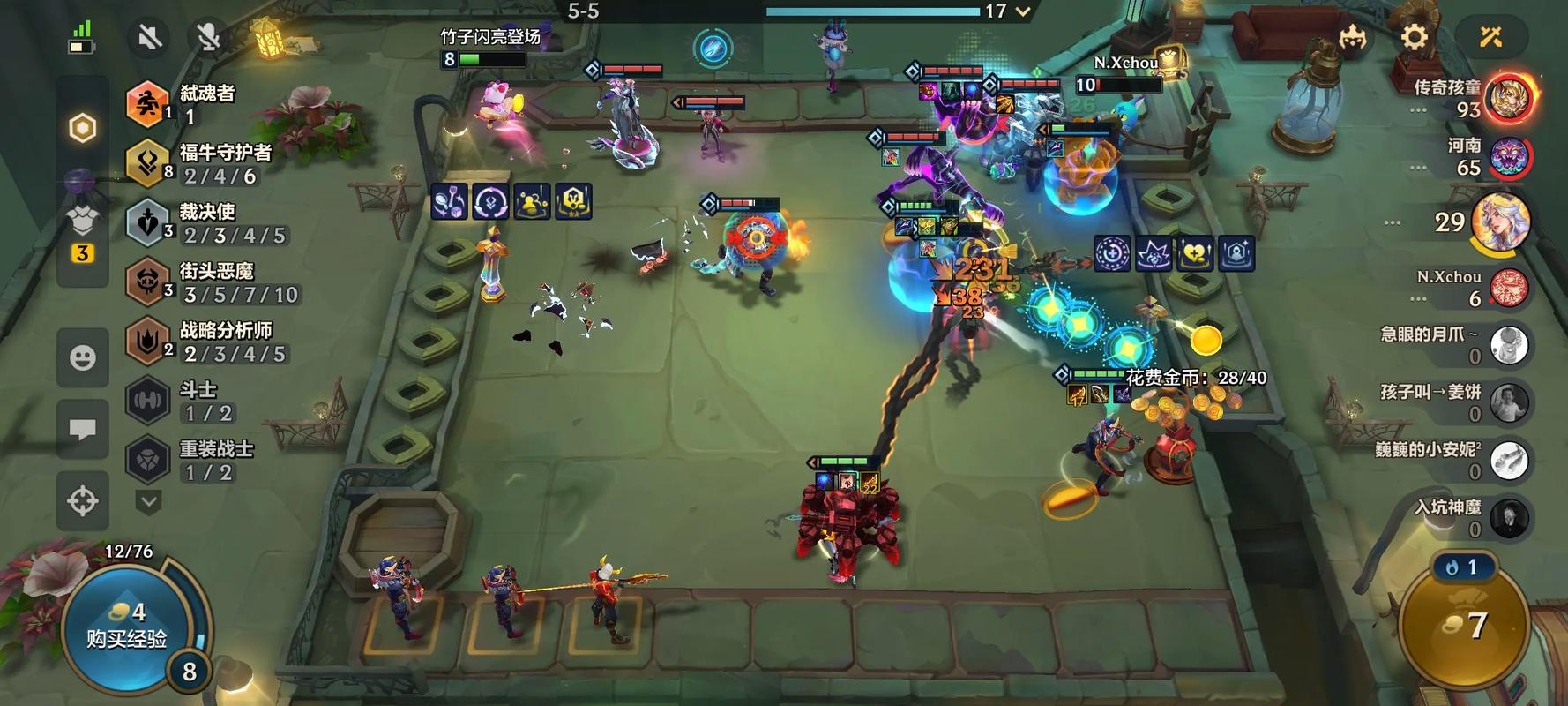Open the settings gear menu
Image resolution: width=1568 pixels, height=706 pixels.
1414,37
